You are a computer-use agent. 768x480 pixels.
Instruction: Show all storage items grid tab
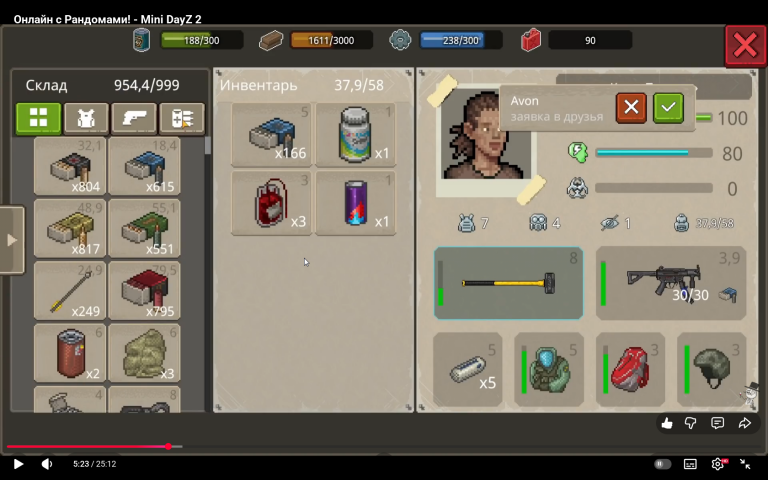tap(38, 118)
